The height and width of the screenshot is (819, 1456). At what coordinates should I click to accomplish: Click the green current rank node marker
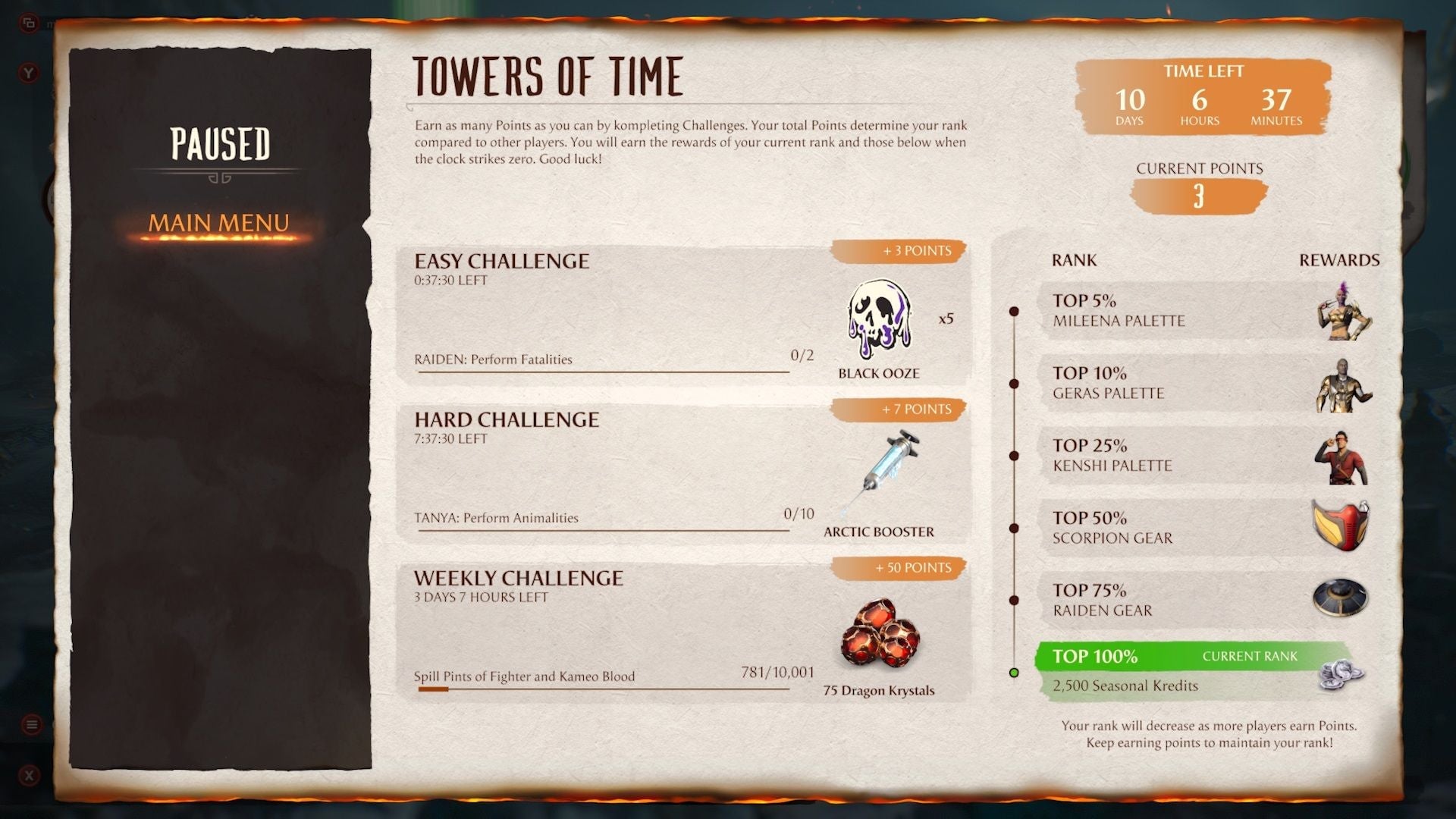1015,671
